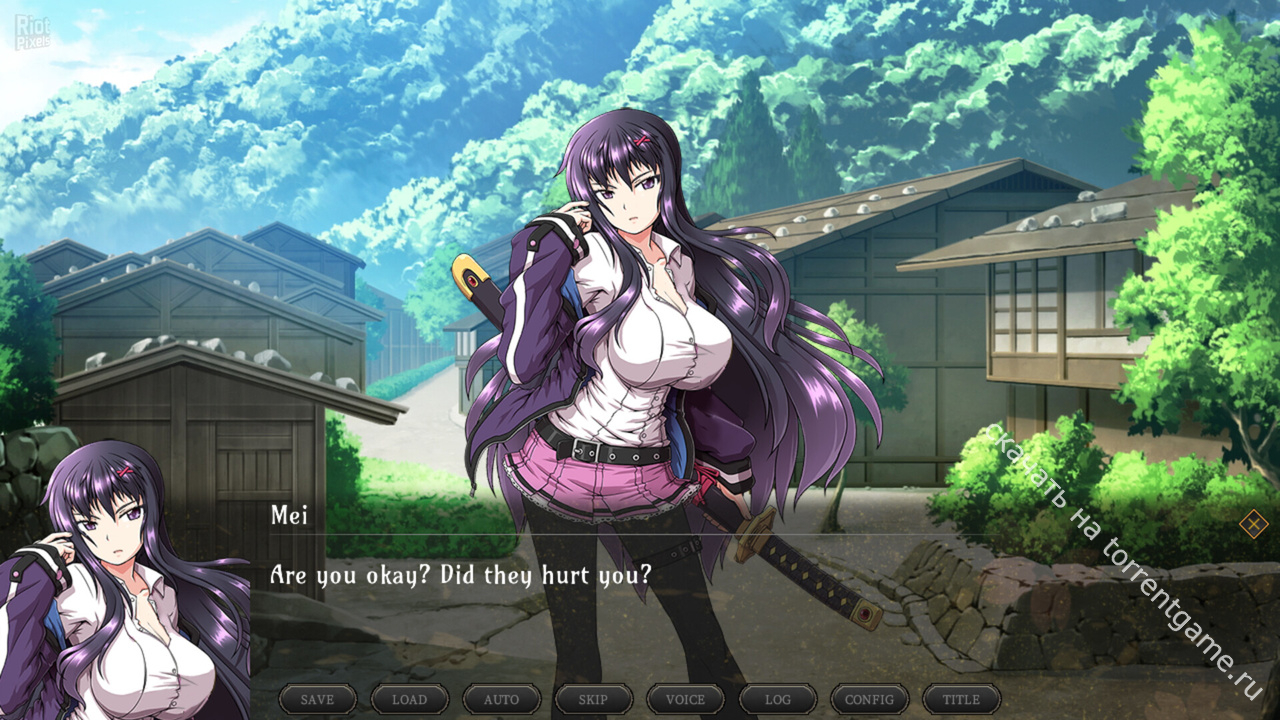Return to the TITLE screen
Viewport: 1280px width, 720px height.
click(x=961, y=699)
